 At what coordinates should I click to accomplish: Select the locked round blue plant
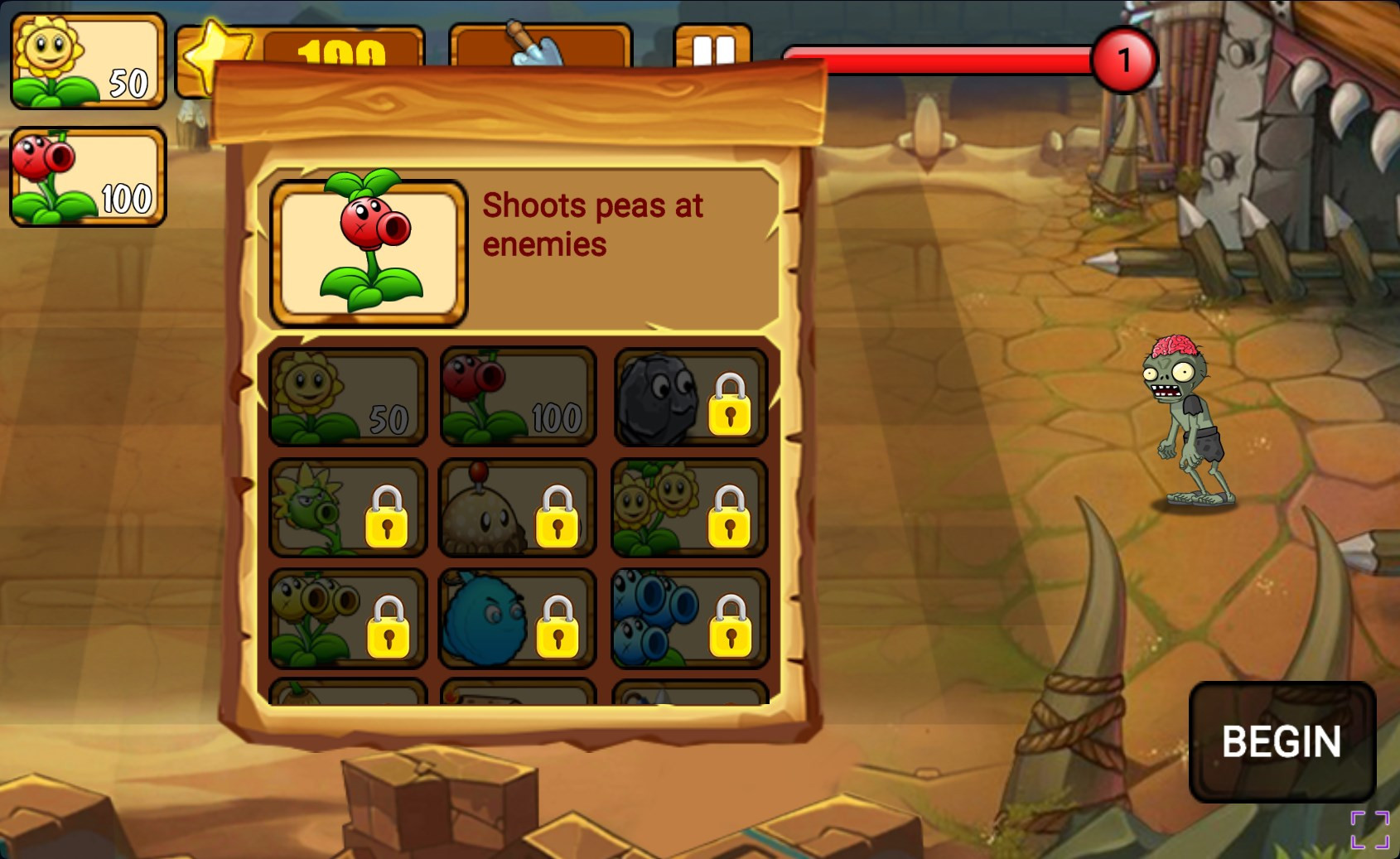point(518,619)
